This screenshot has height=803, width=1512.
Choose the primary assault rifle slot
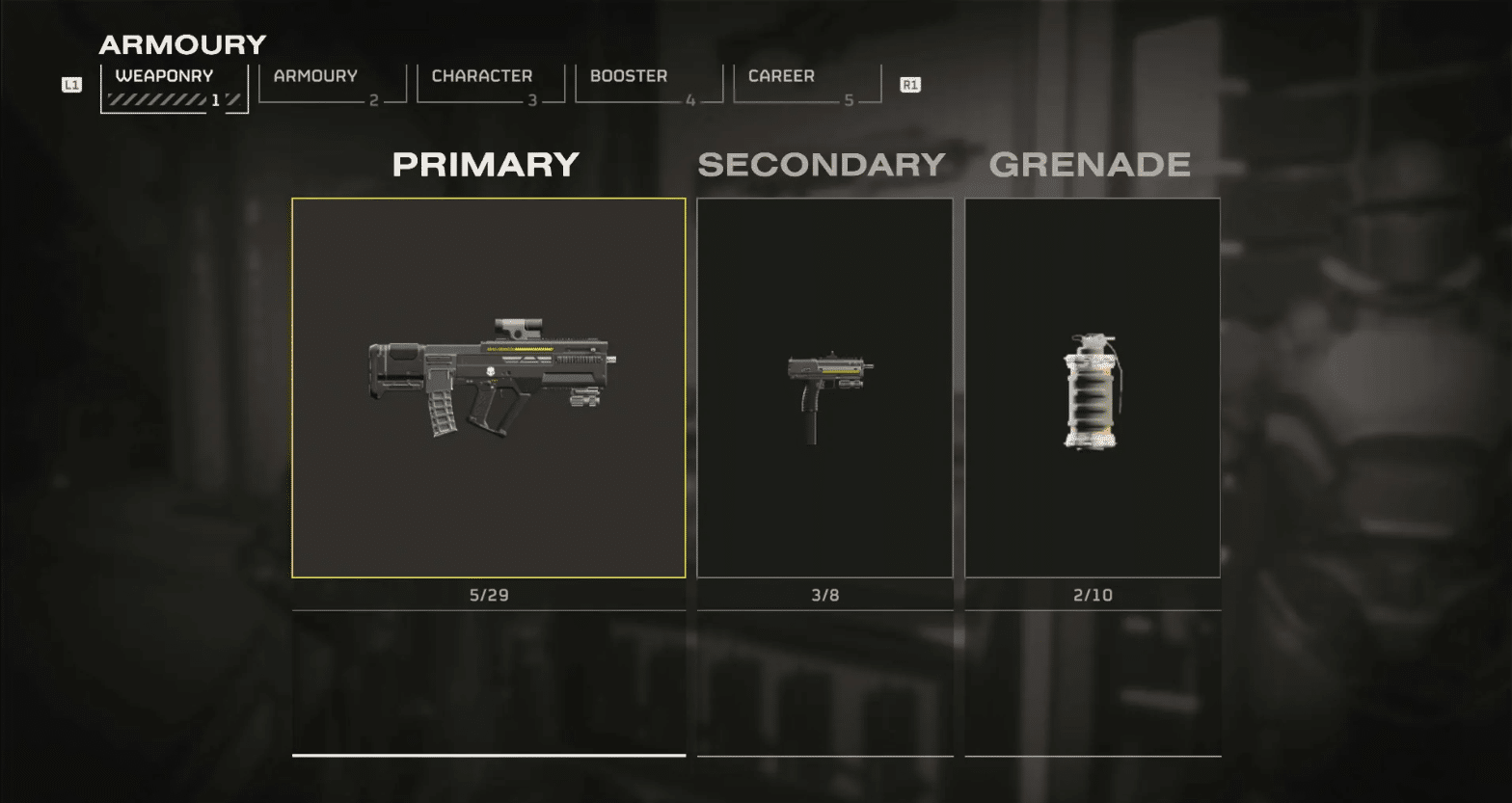[x=489, y=388]
